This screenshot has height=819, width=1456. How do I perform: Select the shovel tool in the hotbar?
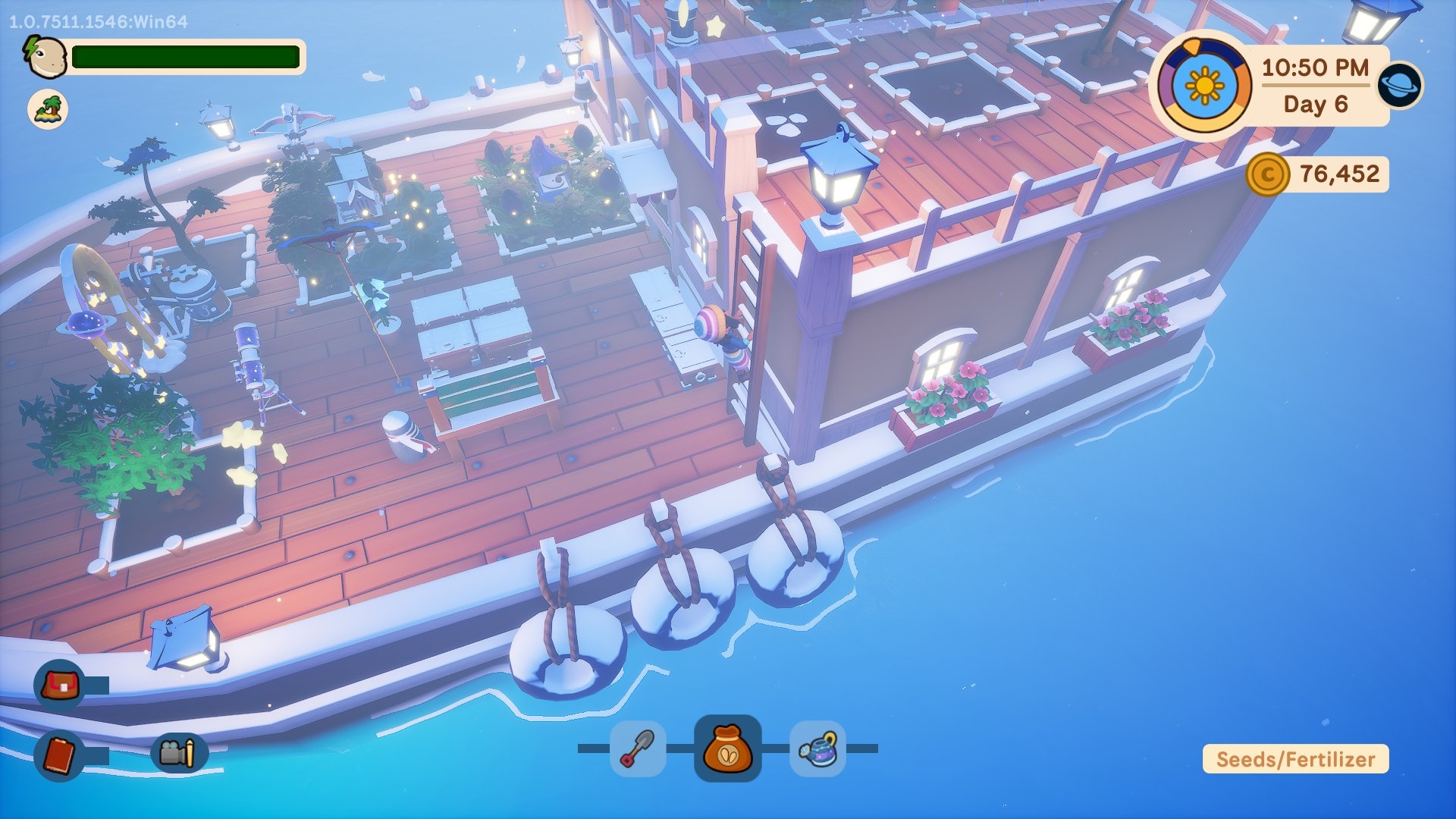coord(638,748)
